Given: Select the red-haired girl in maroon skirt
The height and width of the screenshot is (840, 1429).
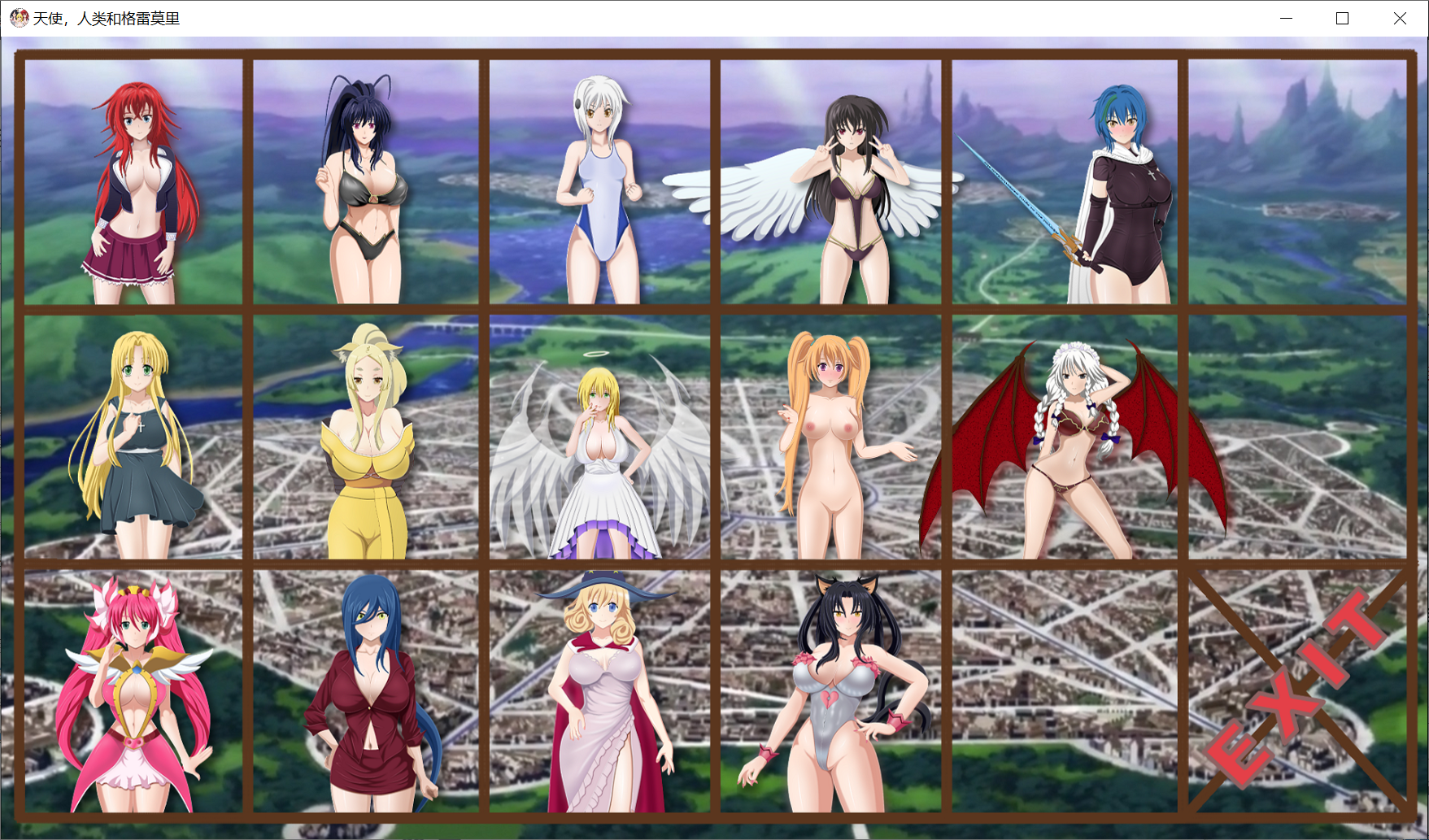Looking at the screenshot, I should pos(134,183).
